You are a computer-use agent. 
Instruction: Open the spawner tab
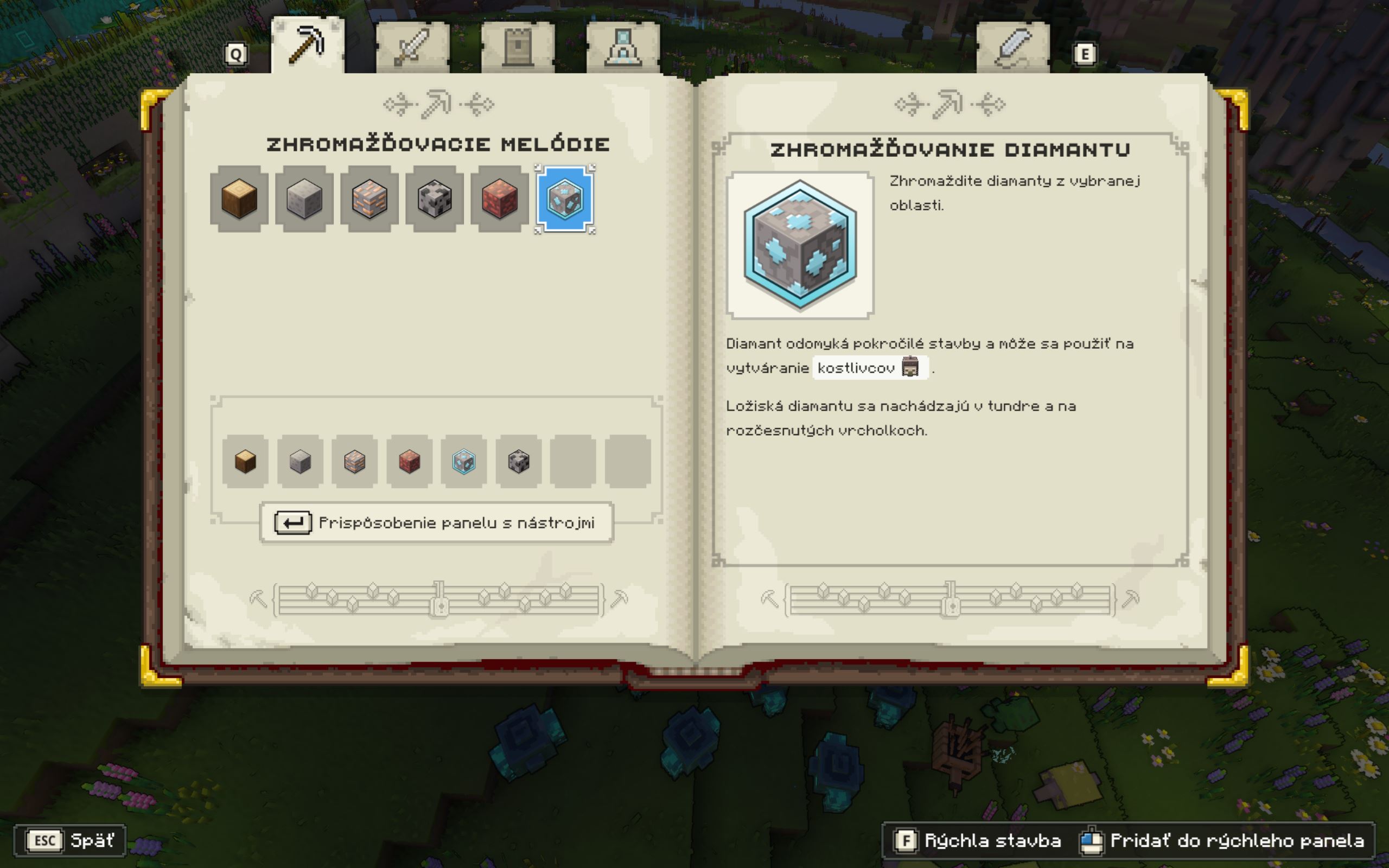[623, 47]
